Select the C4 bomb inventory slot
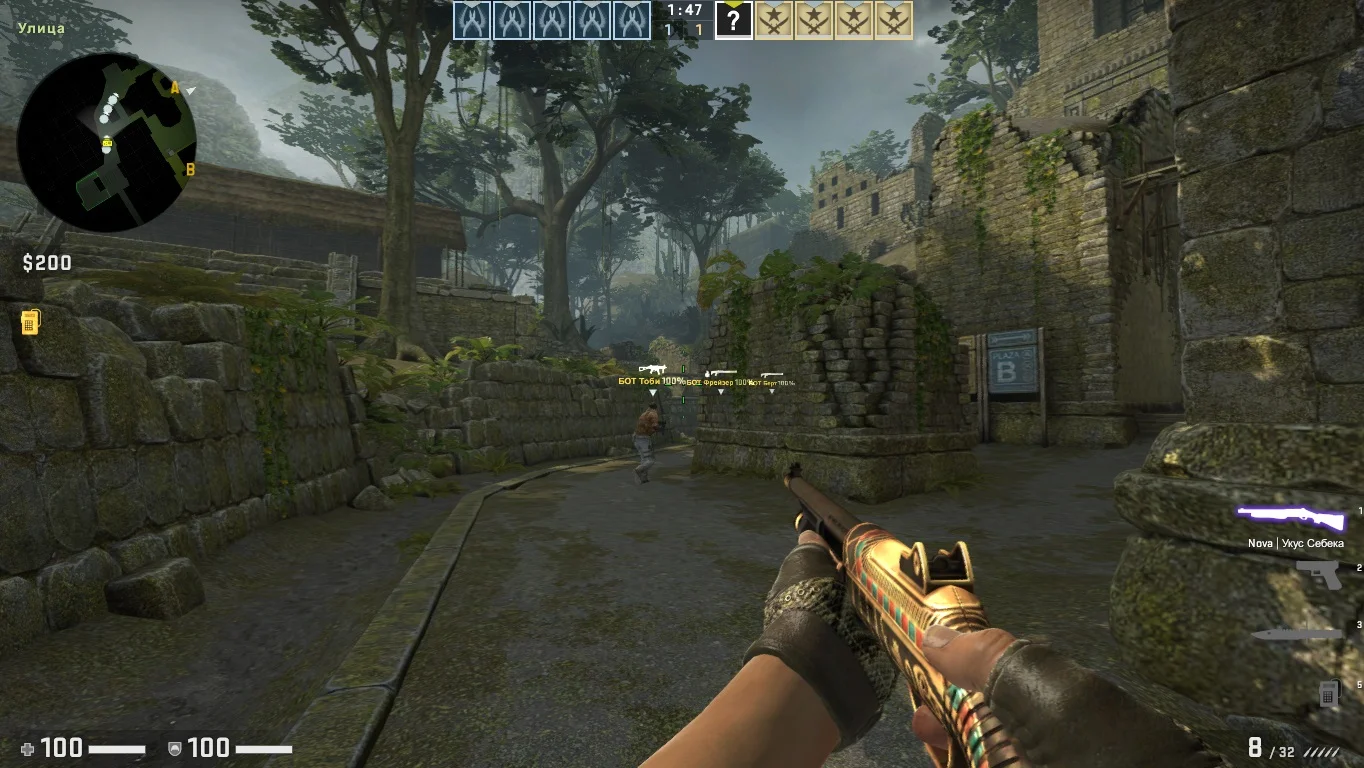The image size is (1364, 768). pyautogui.click(x=1328, y=692)
